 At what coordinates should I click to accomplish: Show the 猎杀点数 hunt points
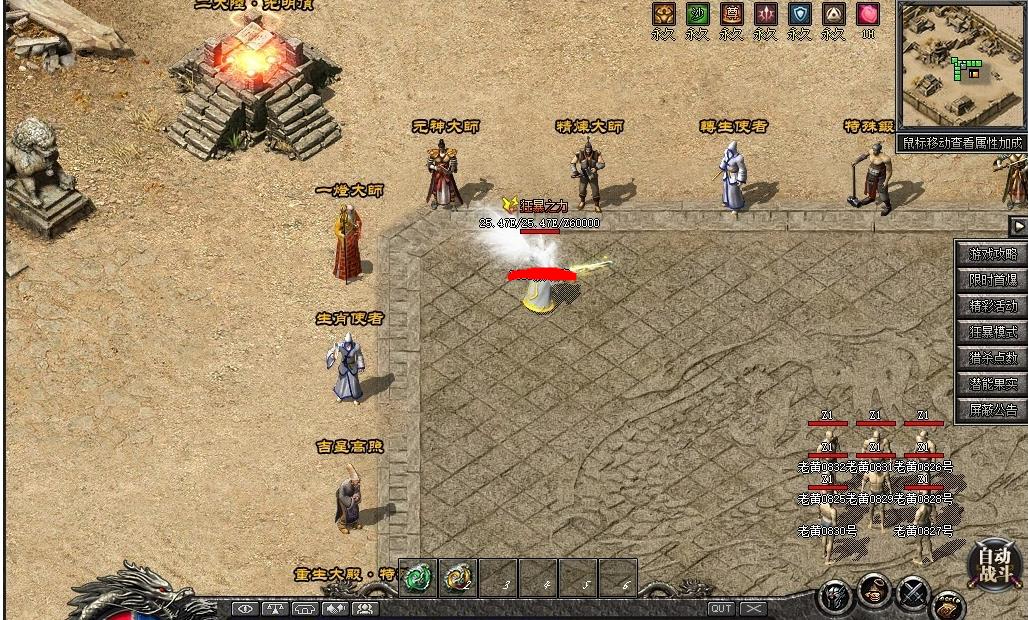coord(992,358)
